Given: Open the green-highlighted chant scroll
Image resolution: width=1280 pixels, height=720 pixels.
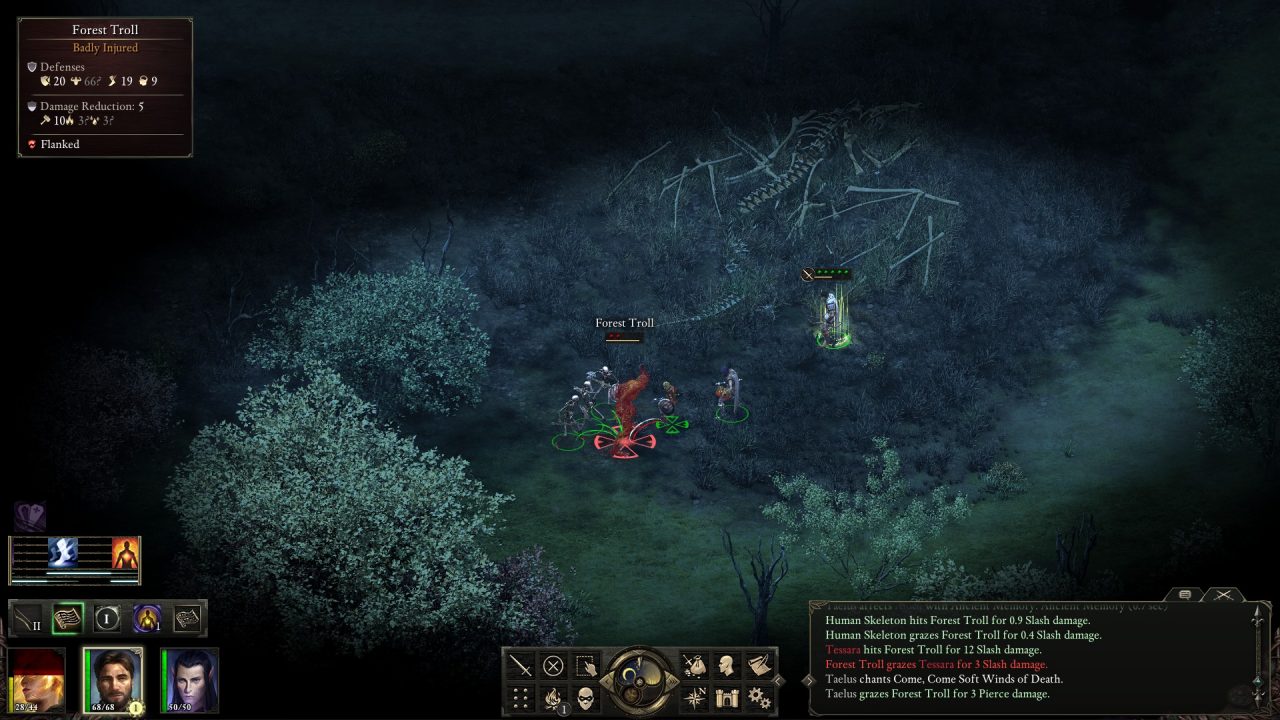Looking at the screenshot, I should coord(68,618).
